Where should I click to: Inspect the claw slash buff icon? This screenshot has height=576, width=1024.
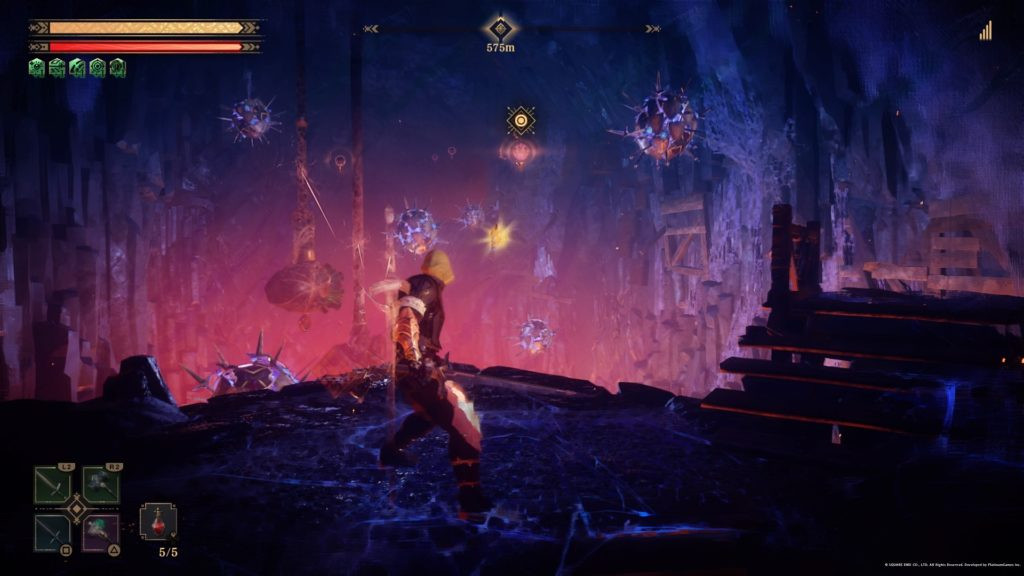[x=77, y=68]
